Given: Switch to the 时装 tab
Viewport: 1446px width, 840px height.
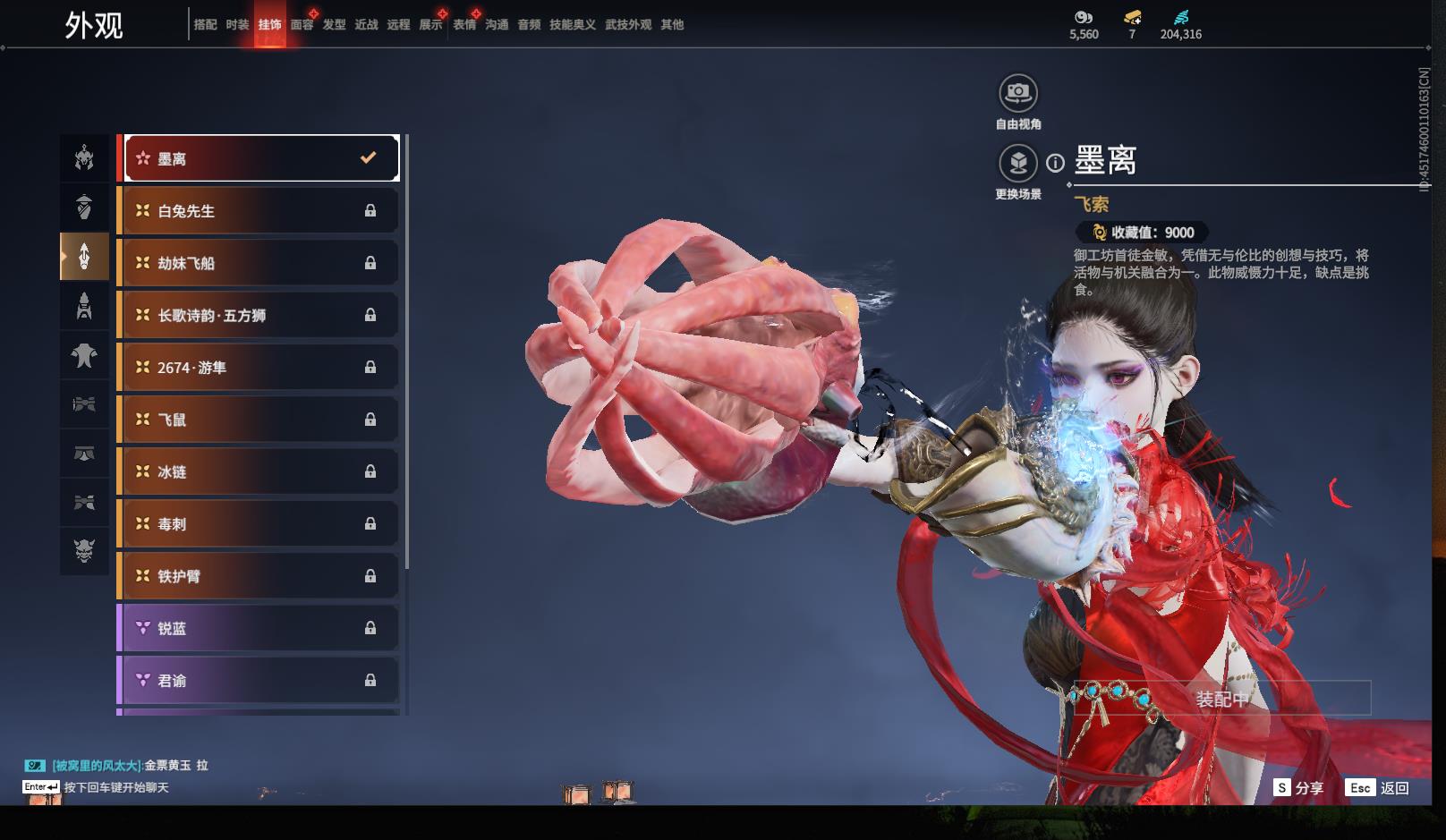Looking at the screenshot, I should 237,25.
